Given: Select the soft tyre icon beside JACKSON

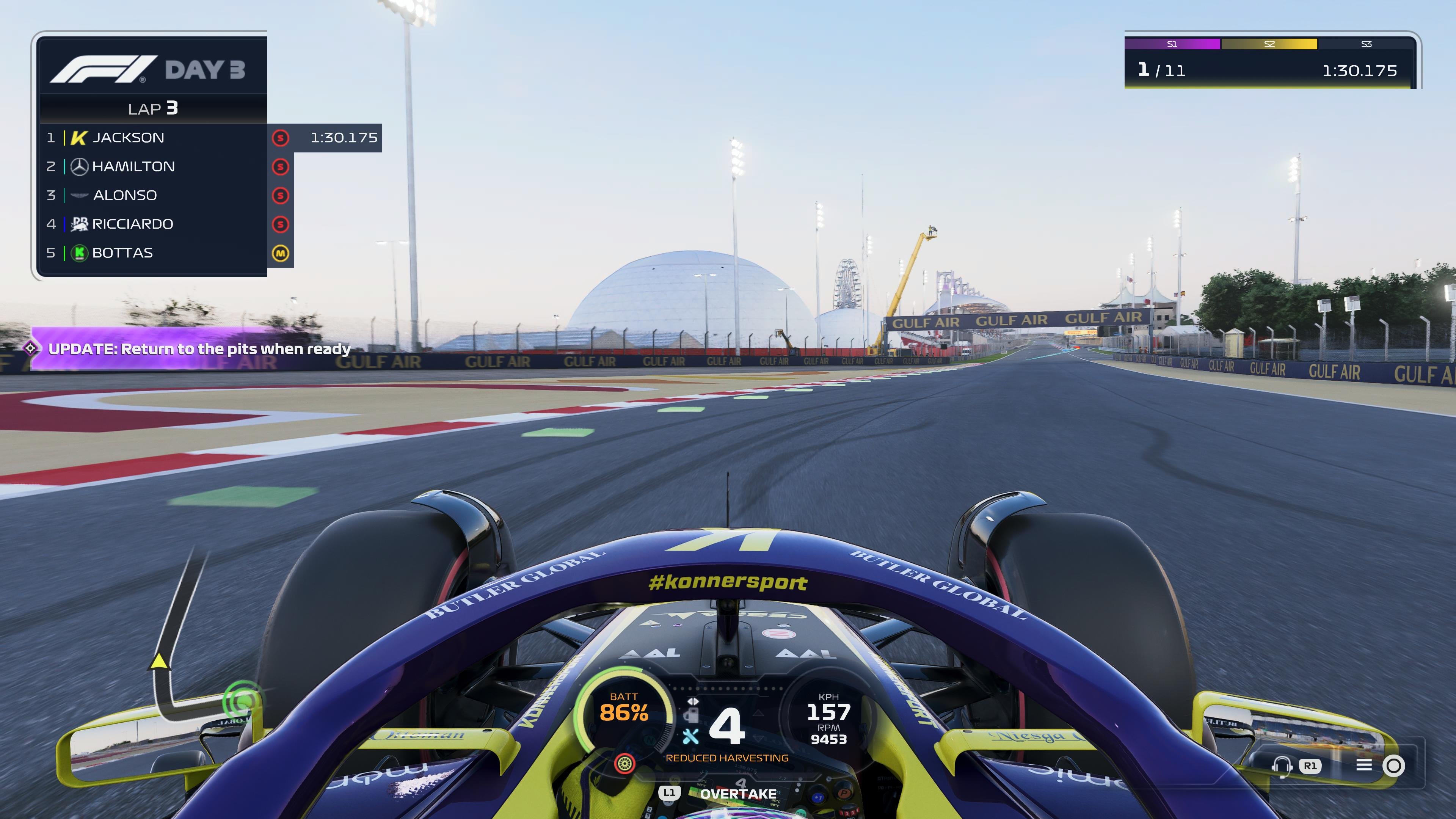Looking at the screenshot, I should tap(281, 137).
